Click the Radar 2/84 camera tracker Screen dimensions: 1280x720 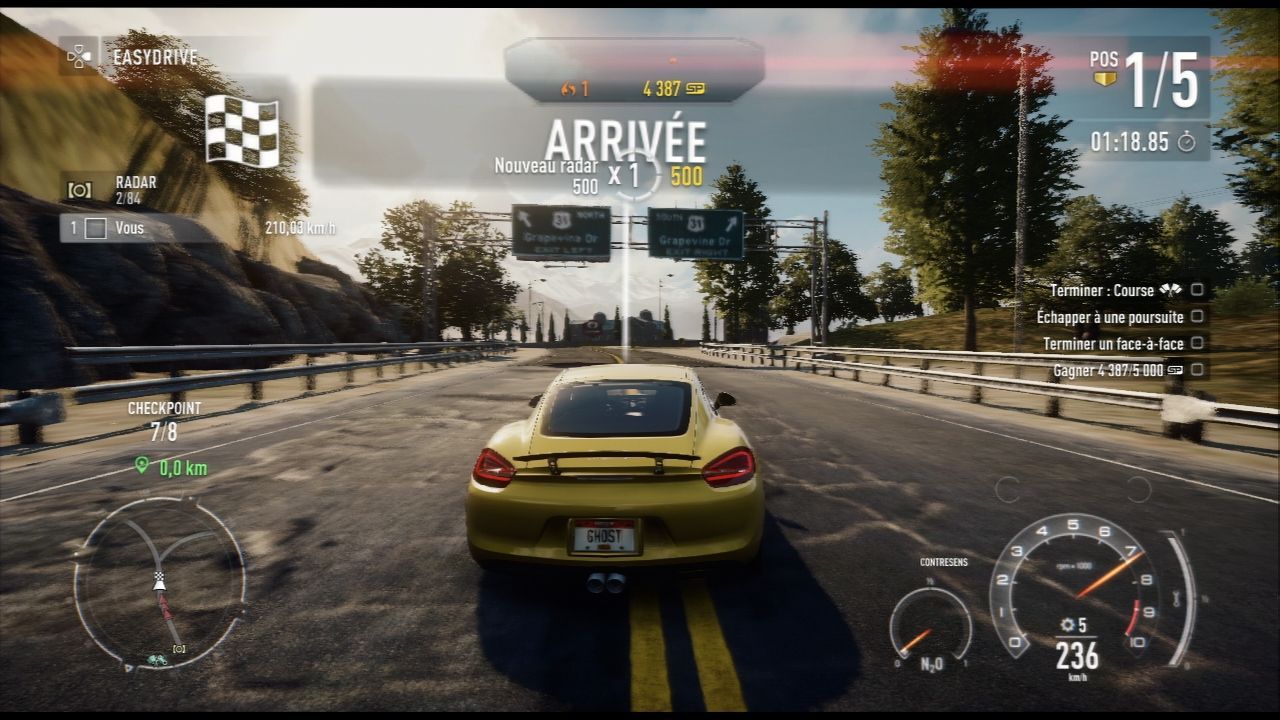[x=112, y=188]
